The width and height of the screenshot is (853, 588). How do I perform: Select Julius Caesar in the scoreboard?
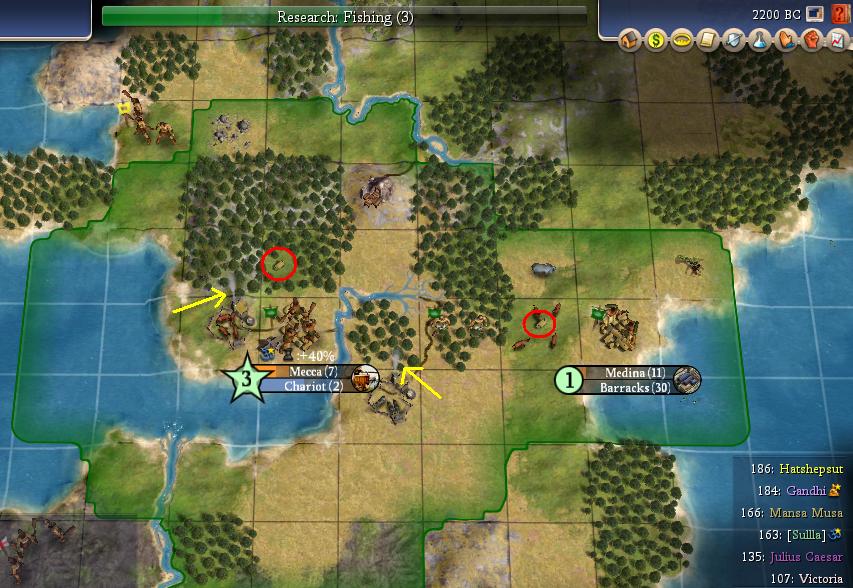click(806, 557)
